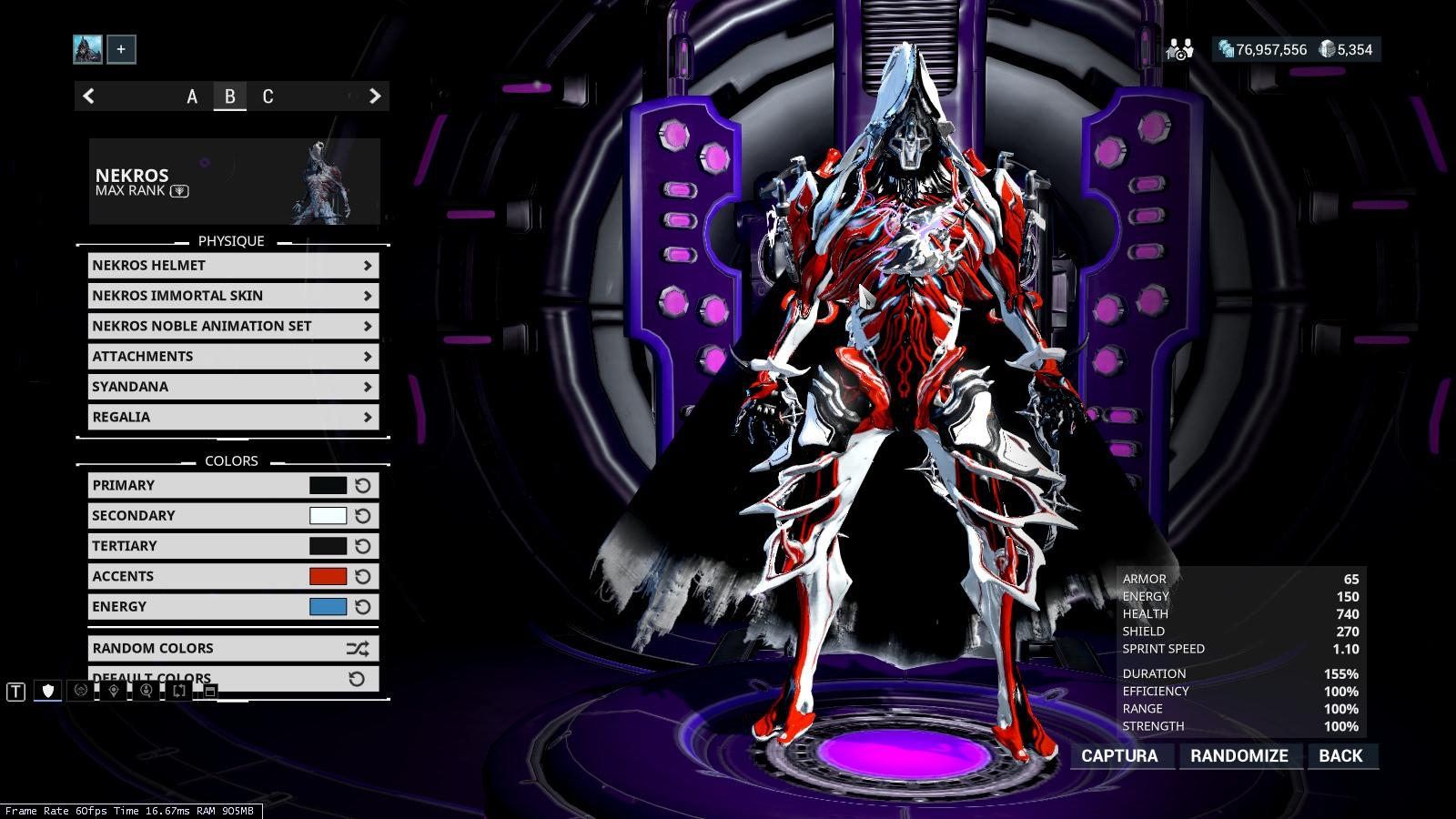Choose Nekros Noble Animation Set entry
1456x819 pixels.
[233, 326]
